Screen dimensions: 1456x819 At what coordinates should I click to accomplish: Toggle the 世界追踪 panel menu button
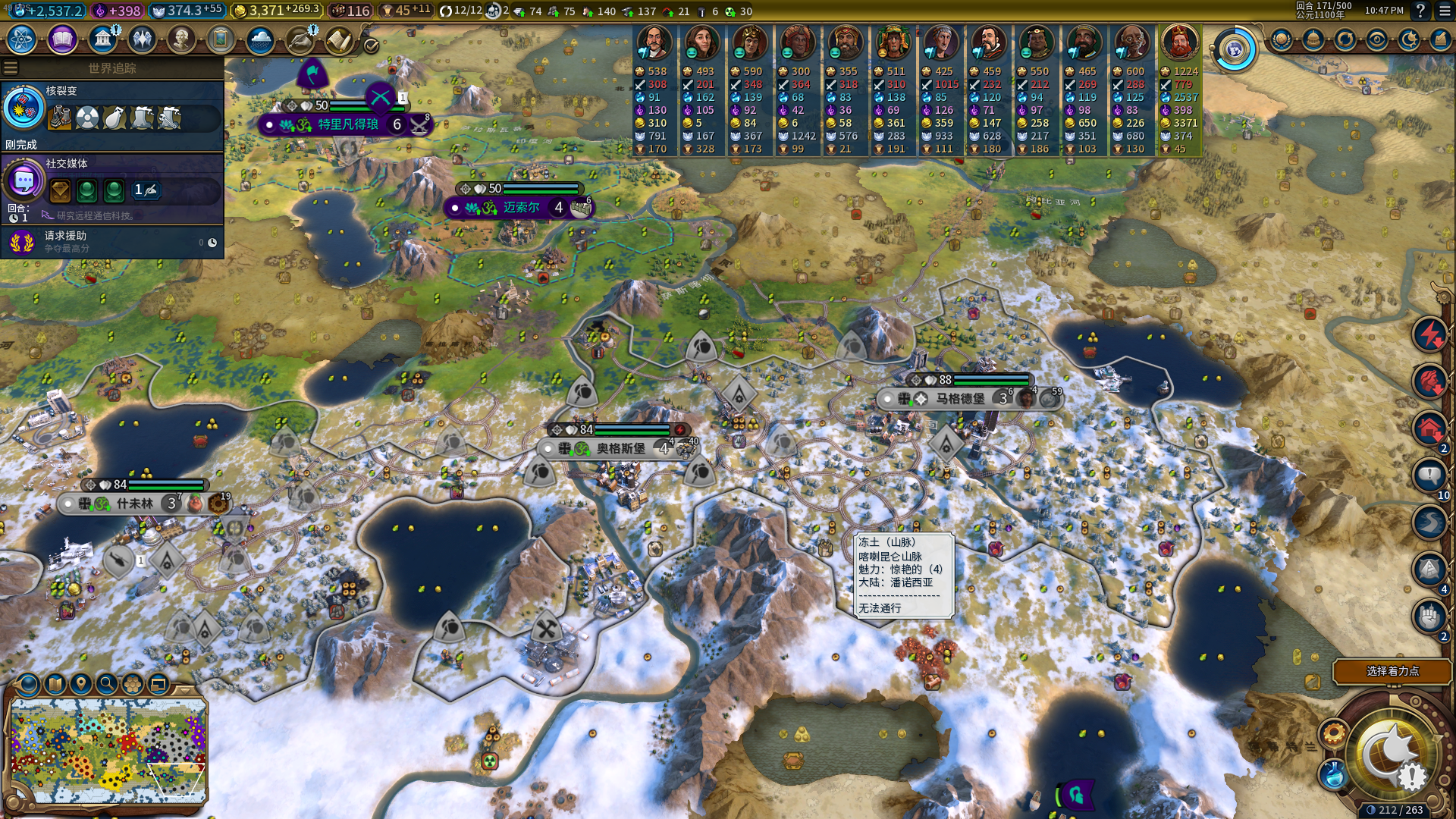[11, 68]
